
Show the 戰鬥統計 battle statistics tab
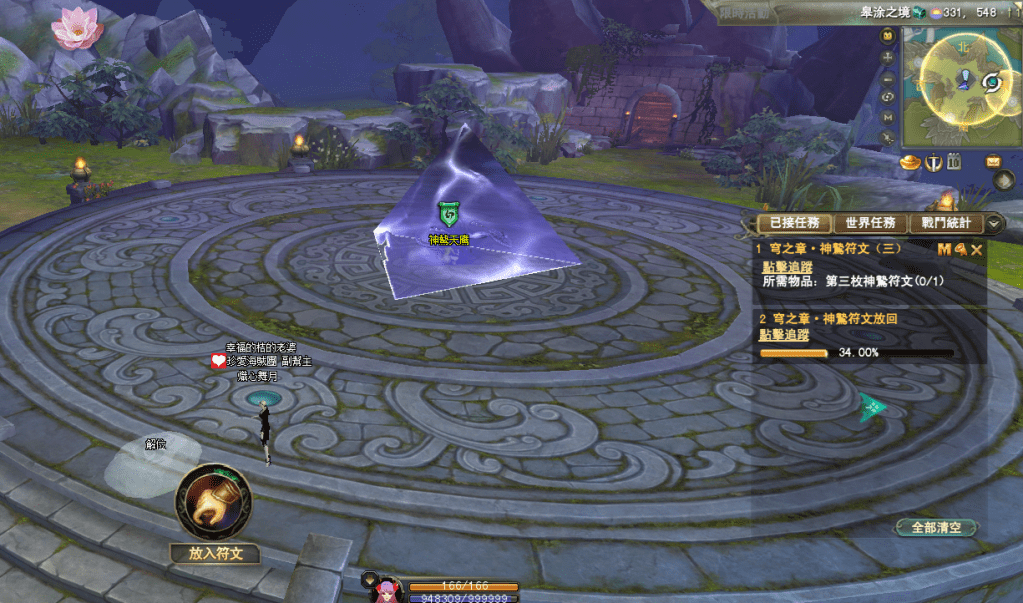945,223
